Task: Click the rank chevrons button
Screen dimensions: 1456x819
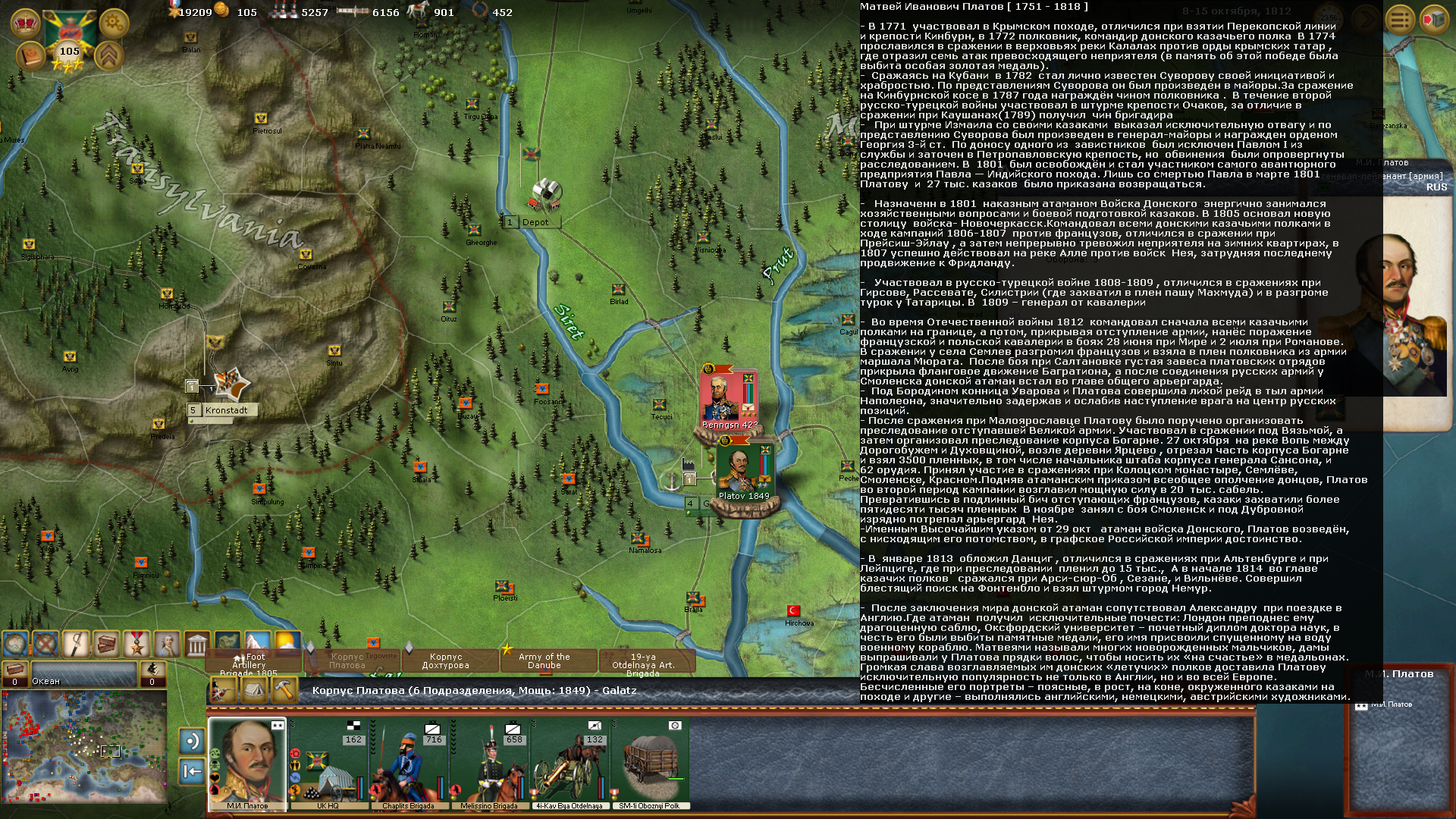Action: [x=109, y=56]
